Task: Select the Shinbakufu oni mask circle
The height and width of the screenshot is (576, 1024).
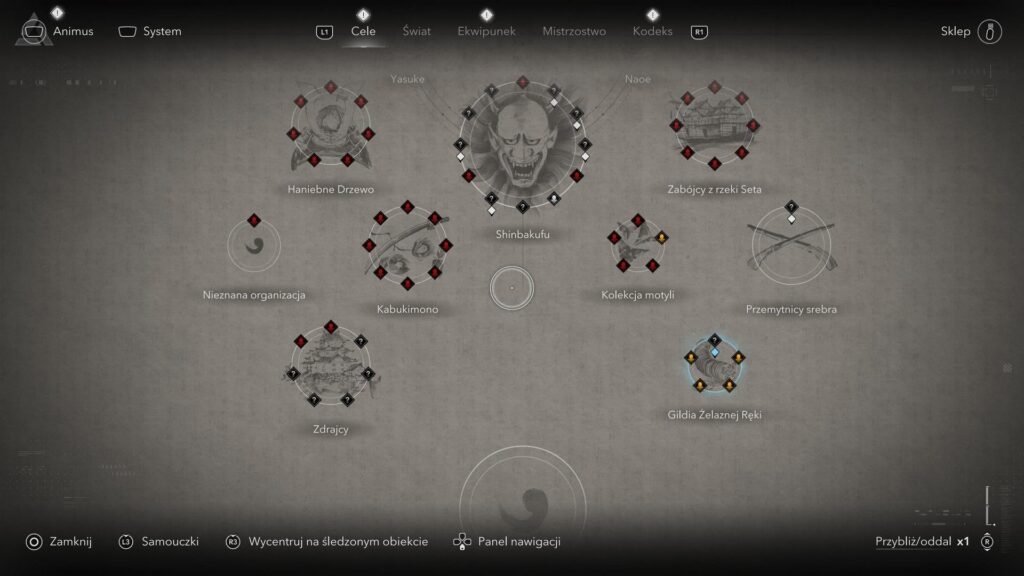Action: pyautogui.click(x=523, y=148)
